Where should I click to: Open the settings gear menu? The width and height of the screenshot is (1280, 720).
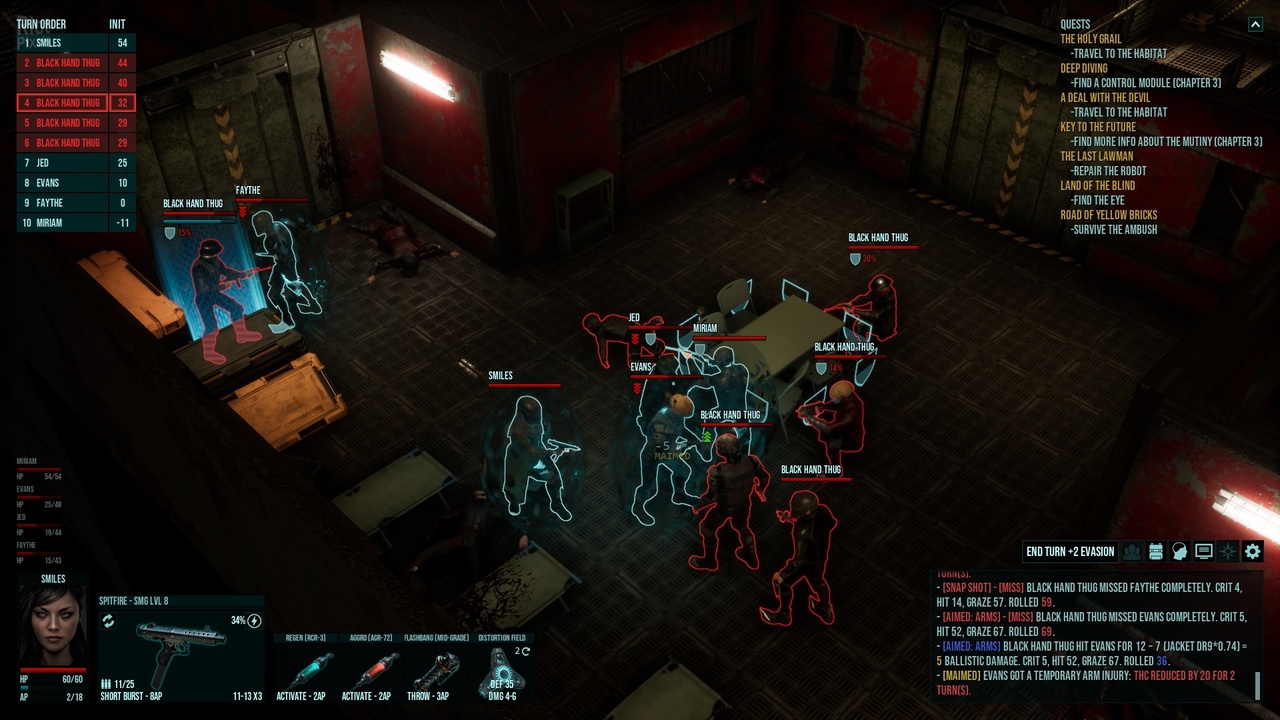(1252, 551)
